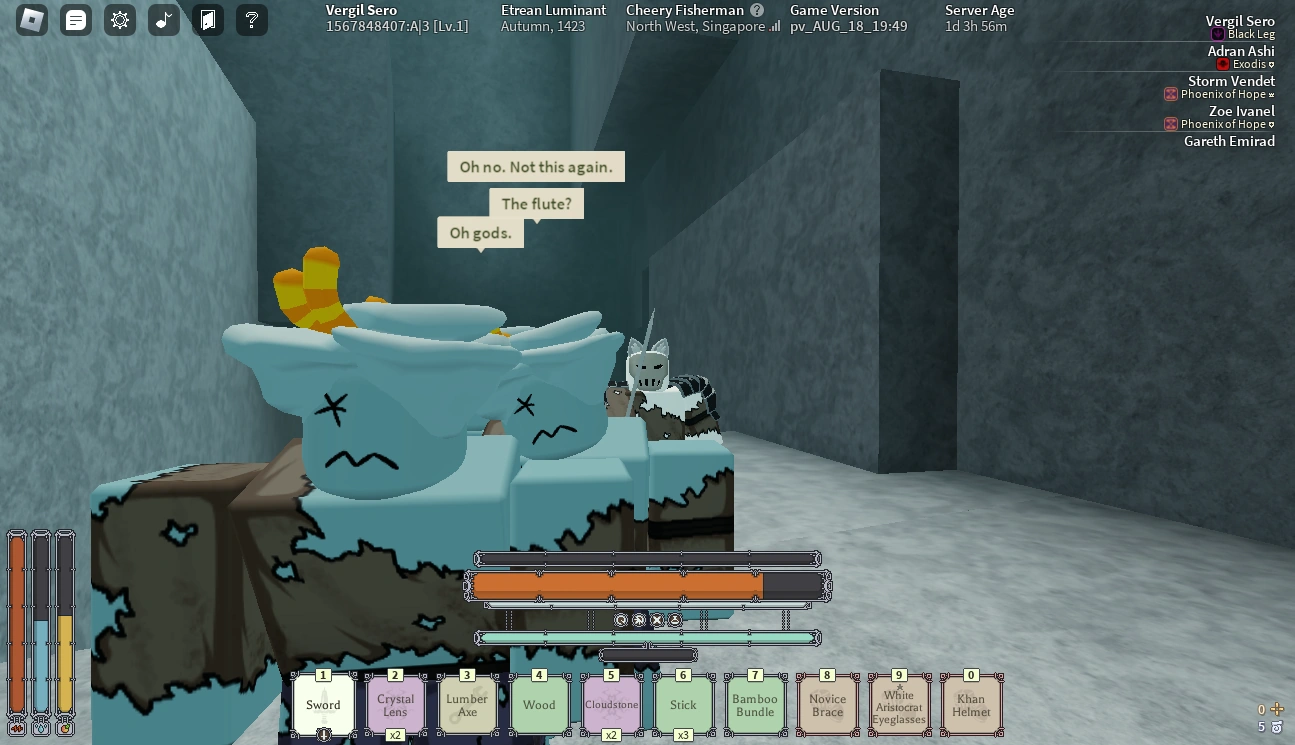Click the silver coin currency icon

[x=1276, y=727]
